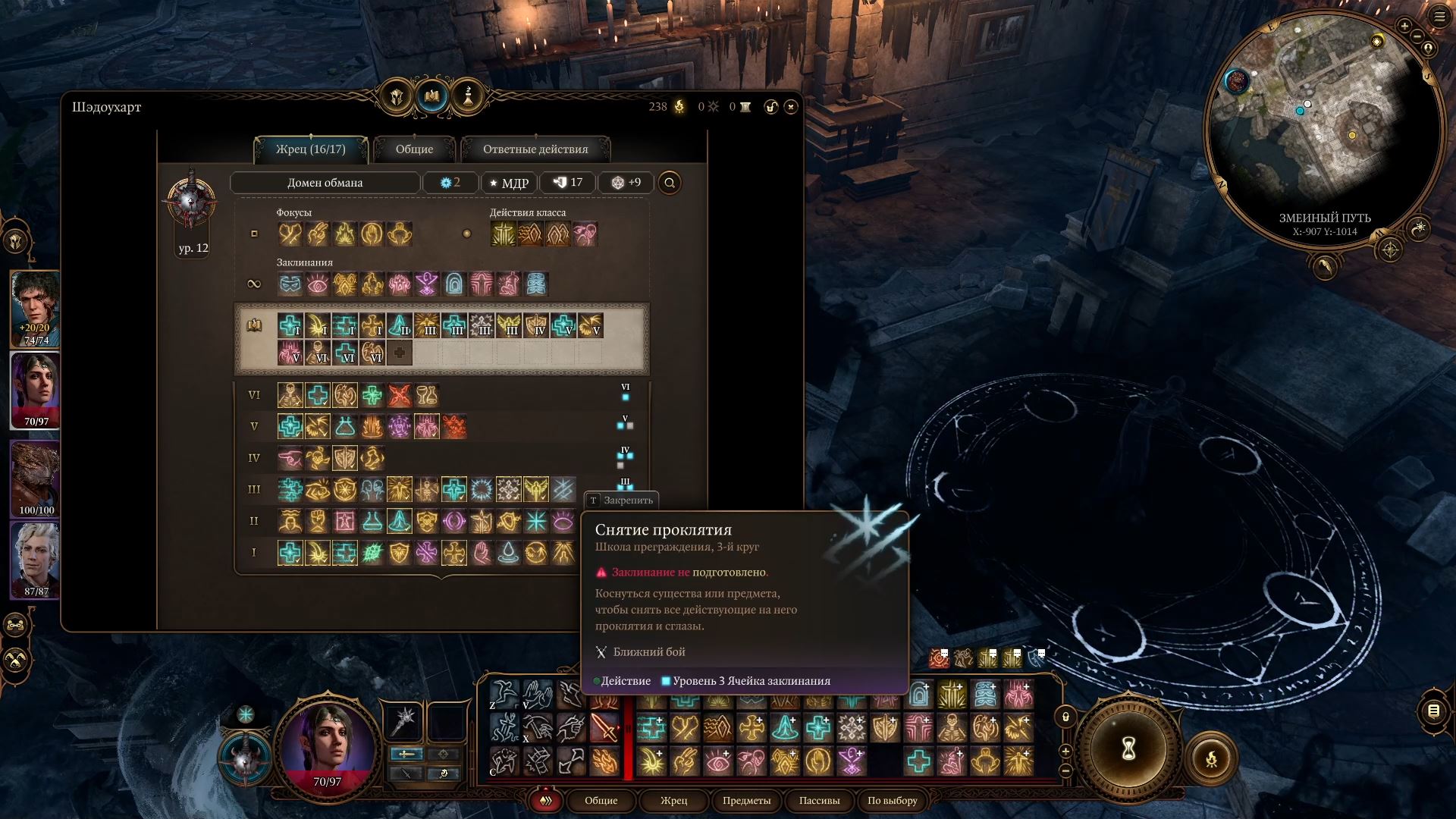Switch to the Общие spell tab

[414, 149]
